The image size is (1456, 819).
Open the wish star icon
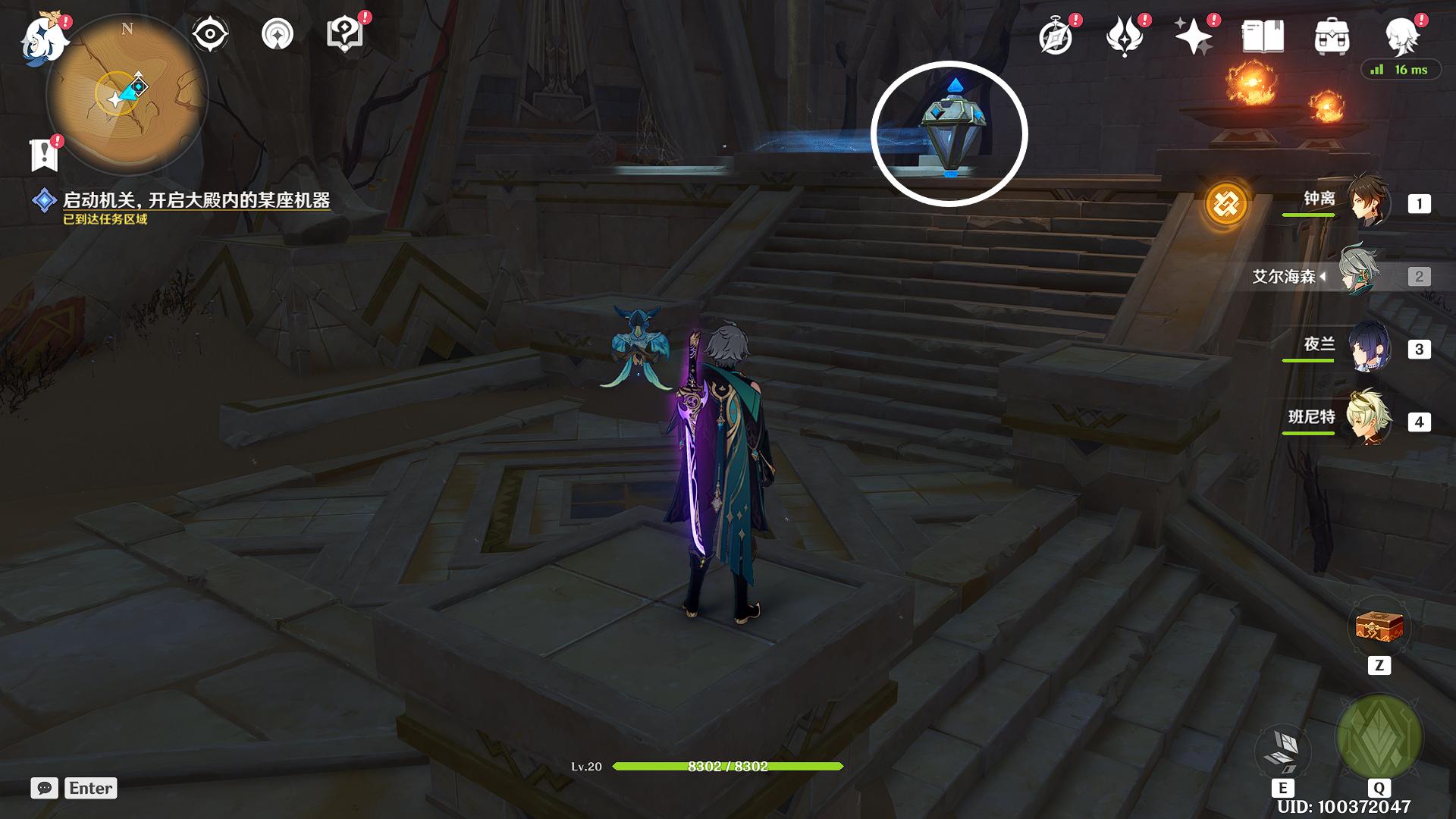click(x=1192, y=36)
